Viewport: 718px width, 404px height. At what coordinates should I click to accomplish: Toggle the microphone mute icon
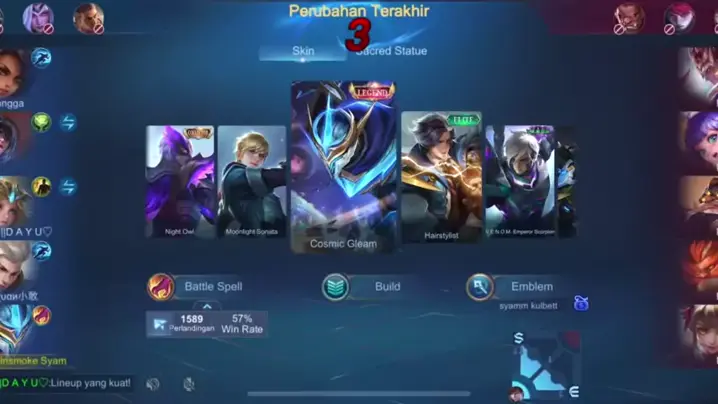[x=189, y=383]
